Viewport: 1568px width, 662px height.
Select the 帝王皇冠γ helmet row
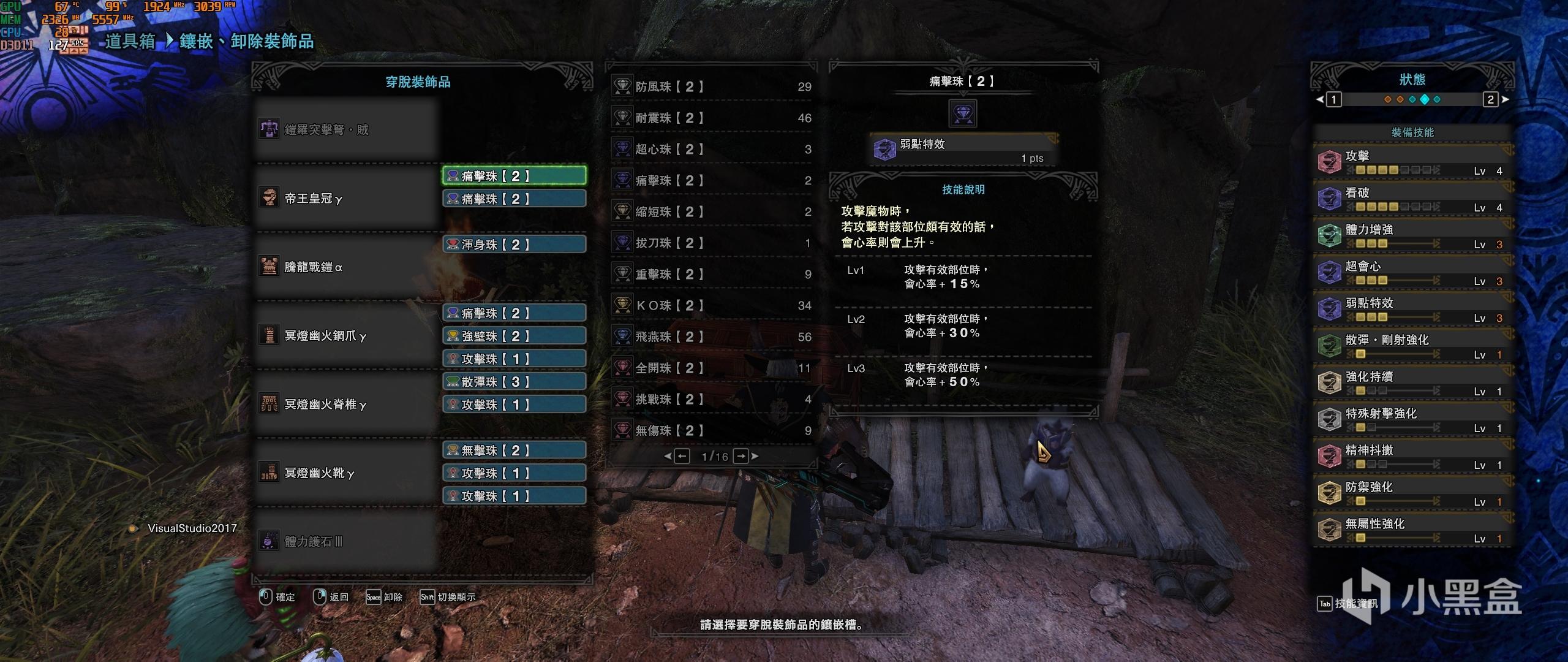pos(346,199)
